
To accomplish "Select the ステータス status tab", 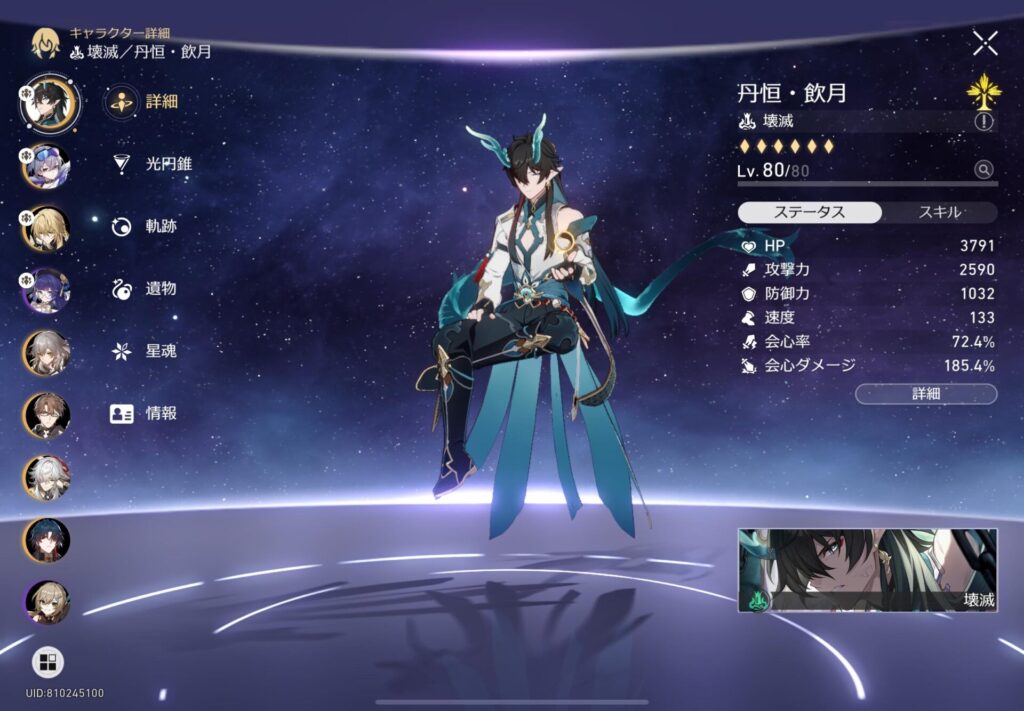I will 810,212.
